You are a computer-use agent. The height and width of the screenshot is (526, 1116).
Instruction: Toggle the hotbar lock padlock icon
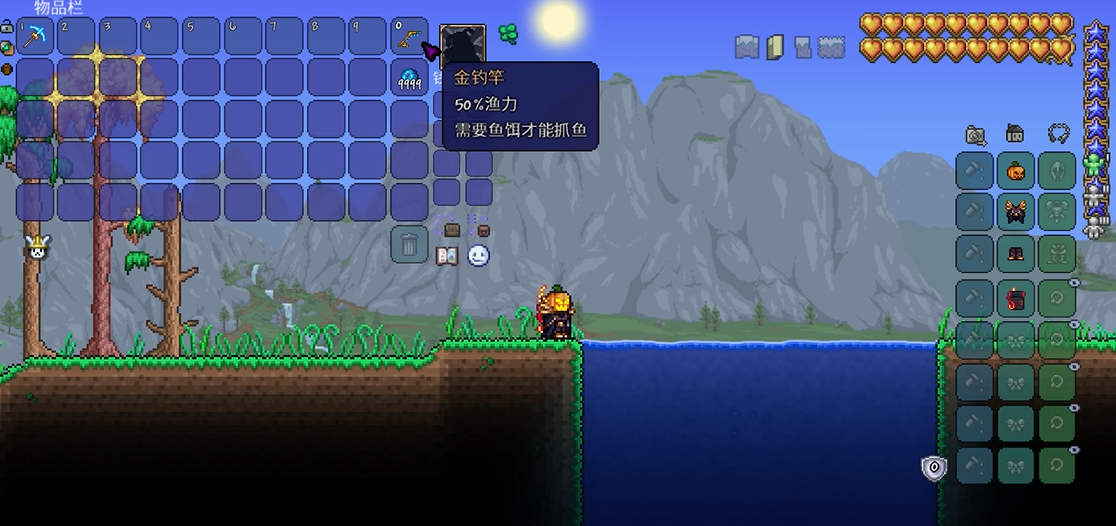click(x=7, y=28)
